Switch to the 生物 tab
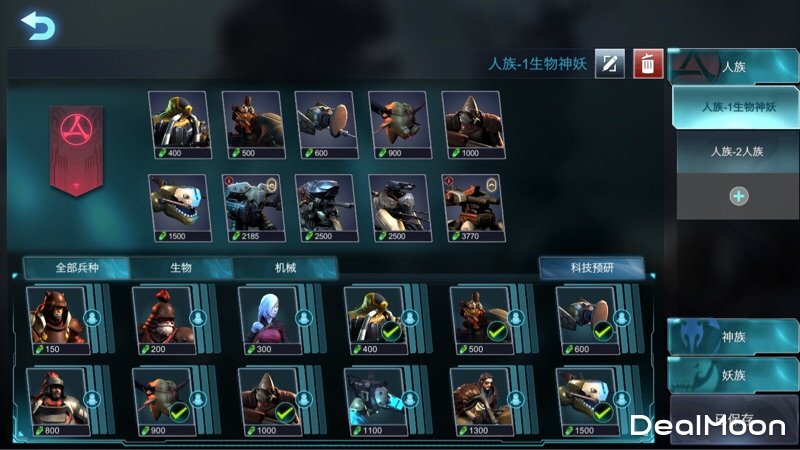This screenshot has height=450, width=800. [x=181, y=268]
